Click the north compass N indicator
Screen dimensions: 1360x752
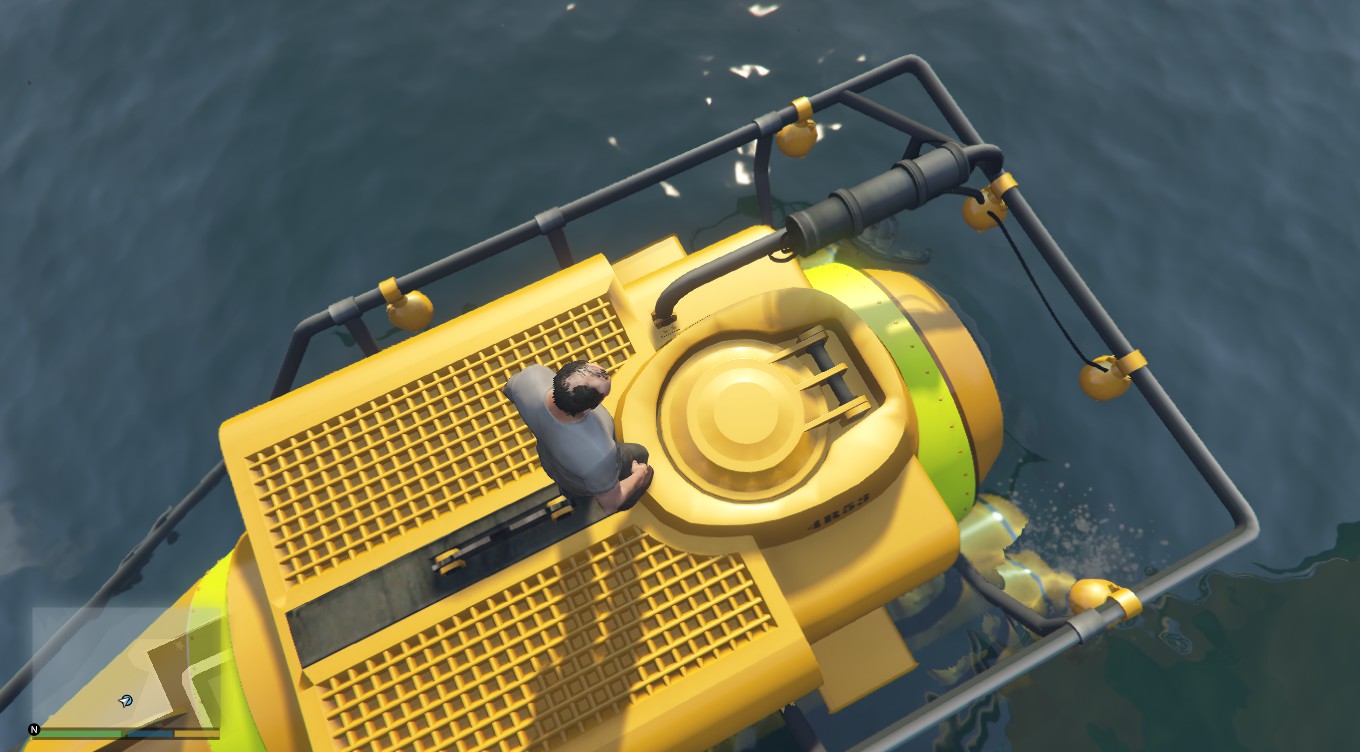34,729
